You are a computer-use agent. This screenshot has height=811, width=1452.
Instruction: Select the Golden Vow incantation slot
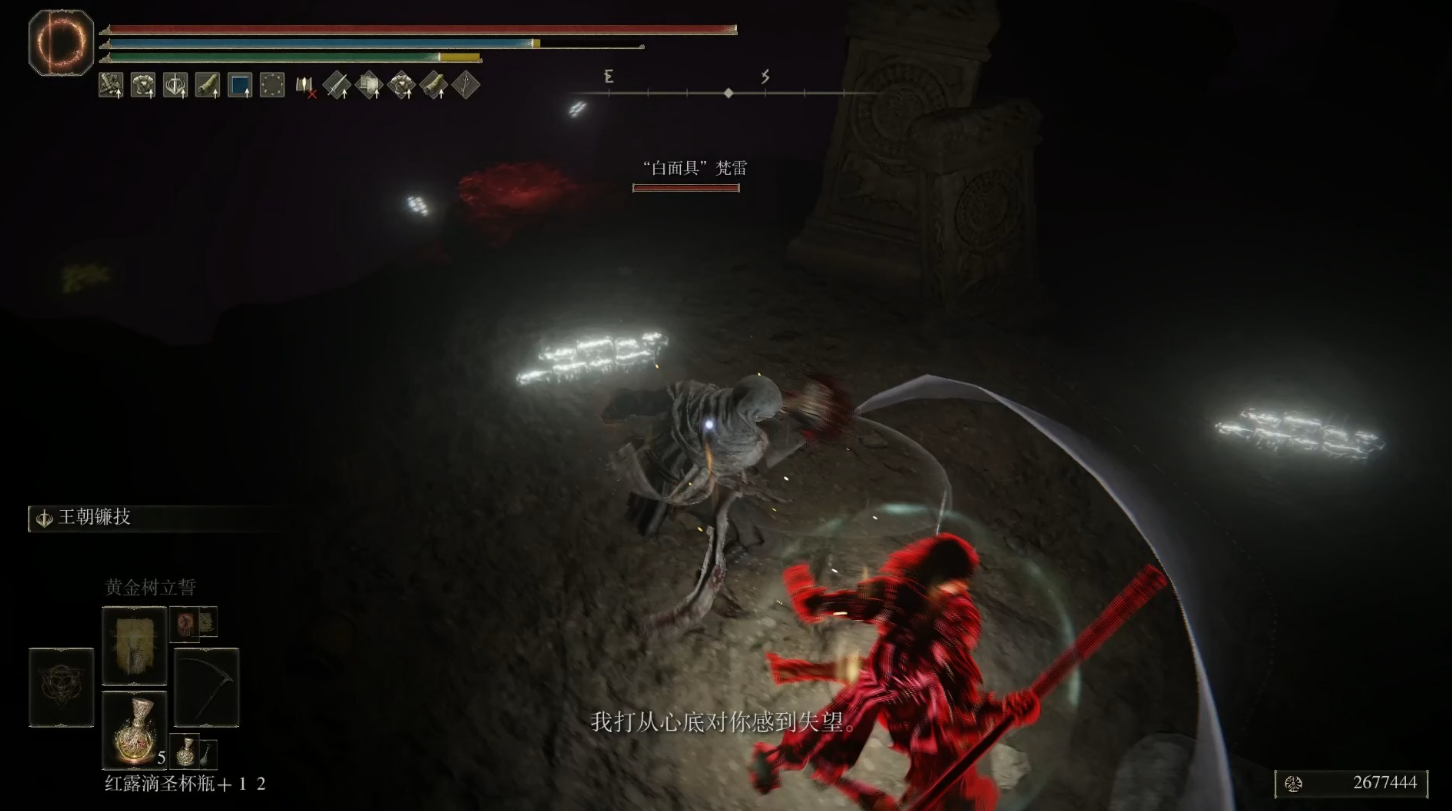tap(134, 645)
